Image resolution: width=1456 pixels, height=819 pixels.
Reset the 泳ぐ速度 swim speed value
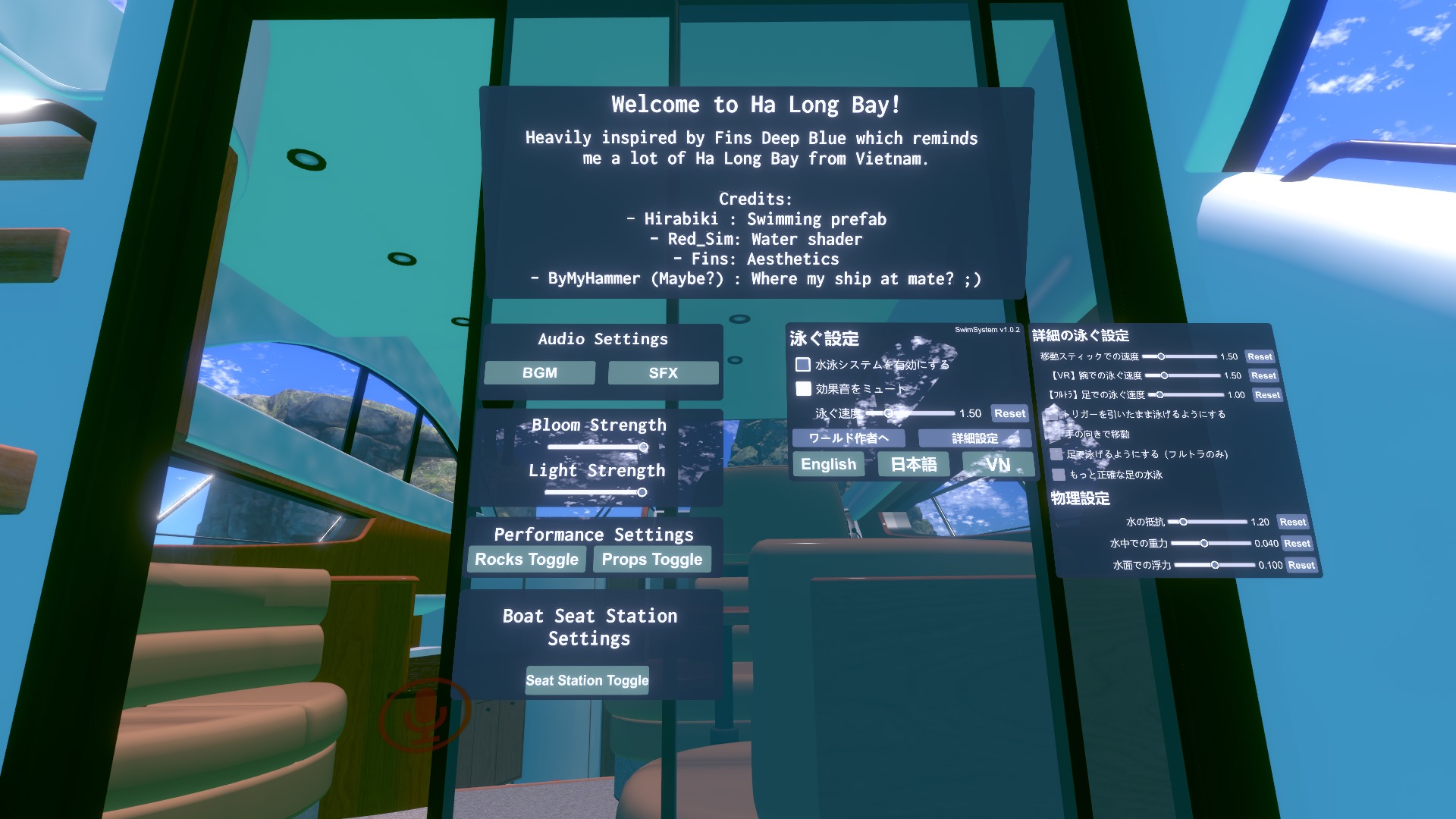point(1009,413)
